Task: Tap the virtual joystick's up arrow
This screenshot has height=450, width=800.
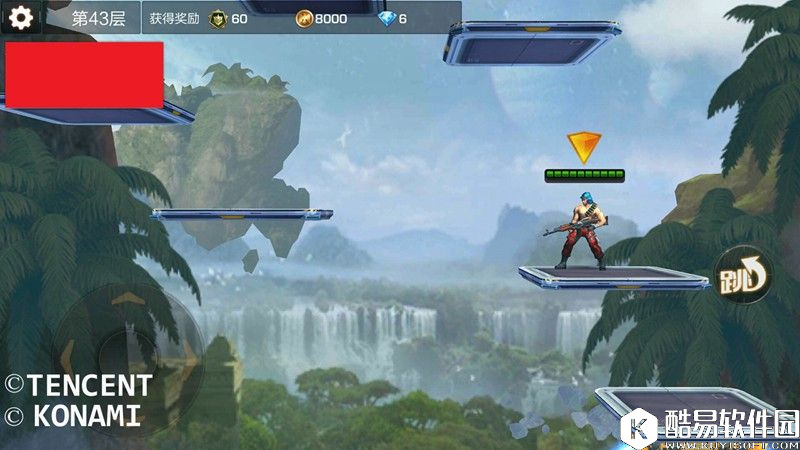Action: [127, 298]
